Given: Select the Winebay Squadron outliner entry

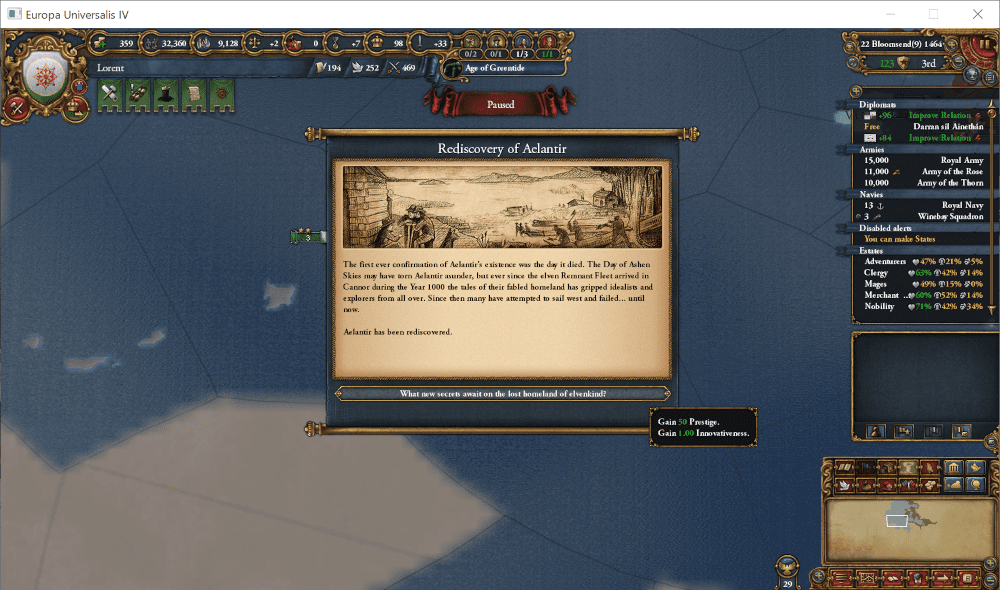Looking at the screenshot, I should 923,216.
